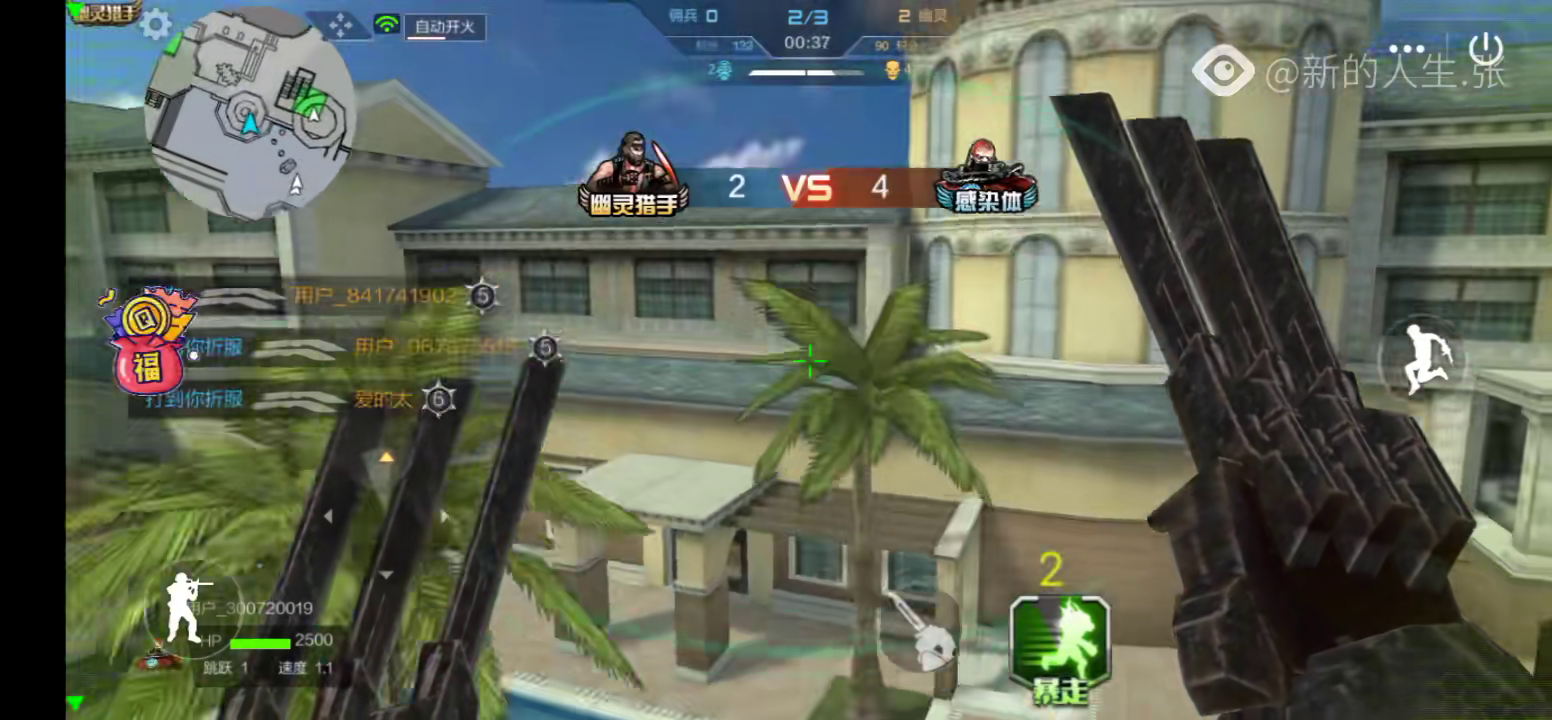Tap the circular minimap

250,113
